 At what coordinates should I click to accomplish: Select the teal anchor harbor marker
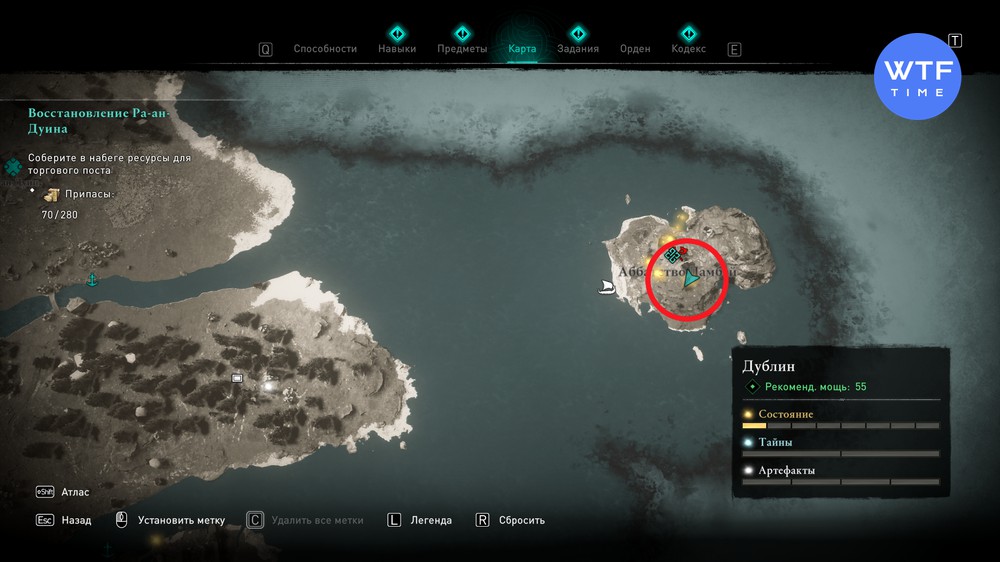coord(93,278)
